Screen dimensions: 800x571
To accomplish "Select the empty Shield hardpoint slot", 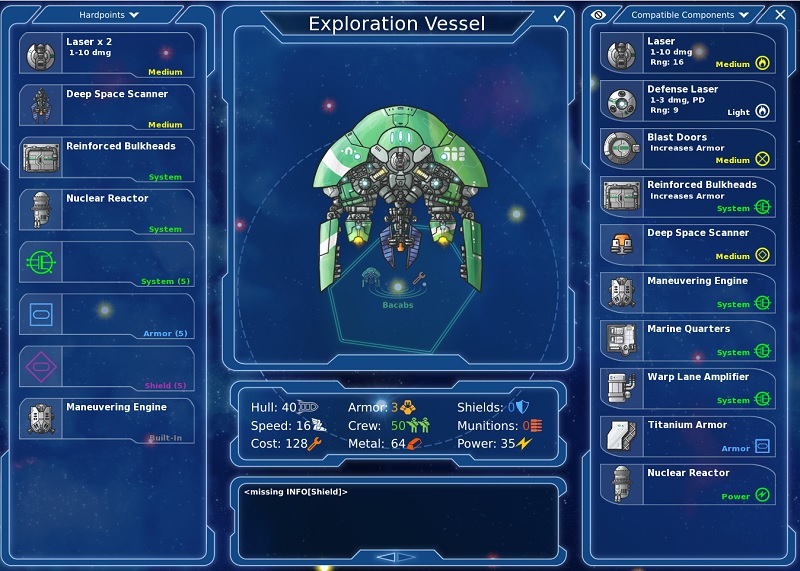I will click(107, 366).
